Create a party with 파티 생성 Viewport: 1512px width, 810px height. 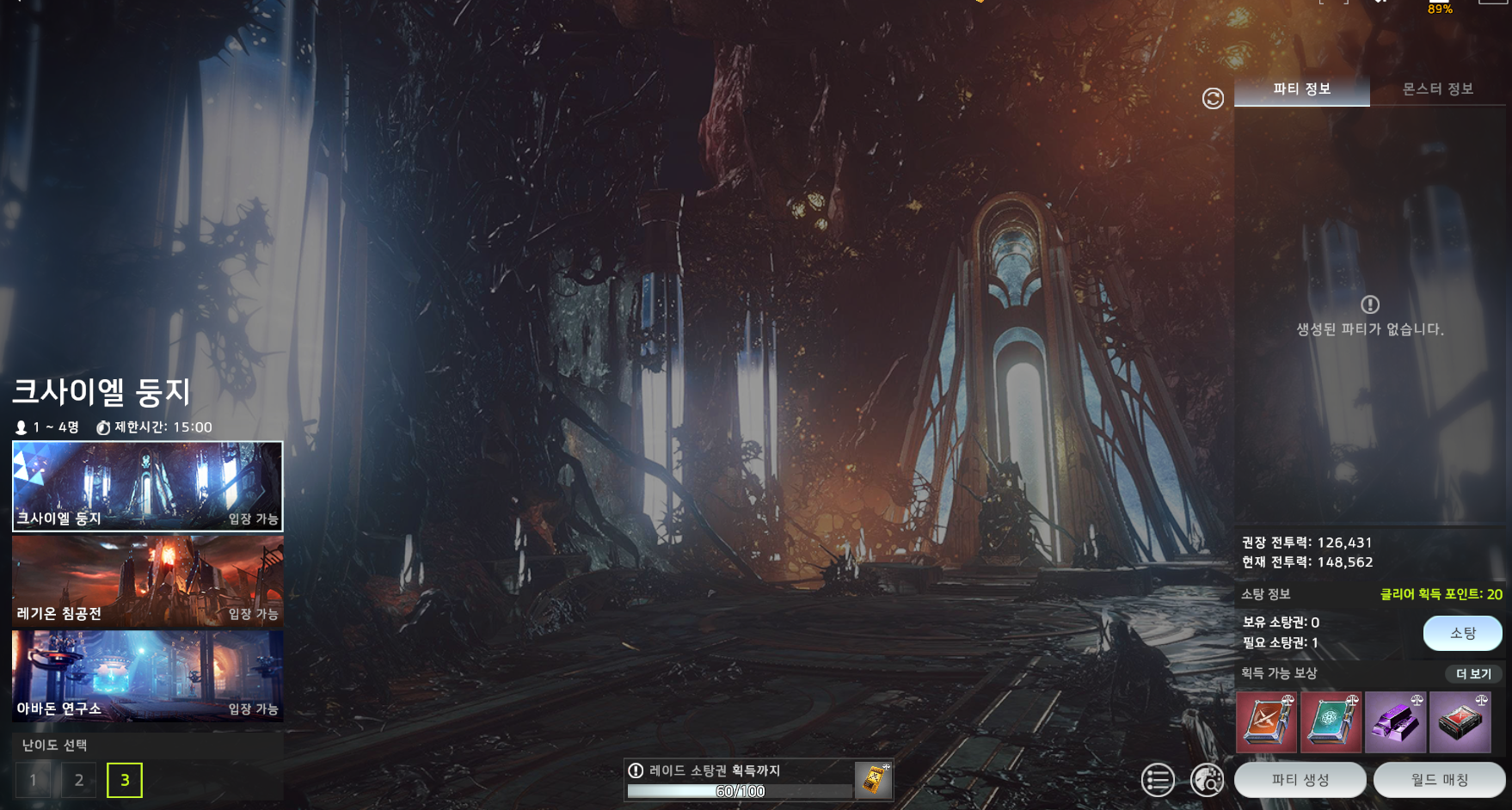[x=1300, y=780]
